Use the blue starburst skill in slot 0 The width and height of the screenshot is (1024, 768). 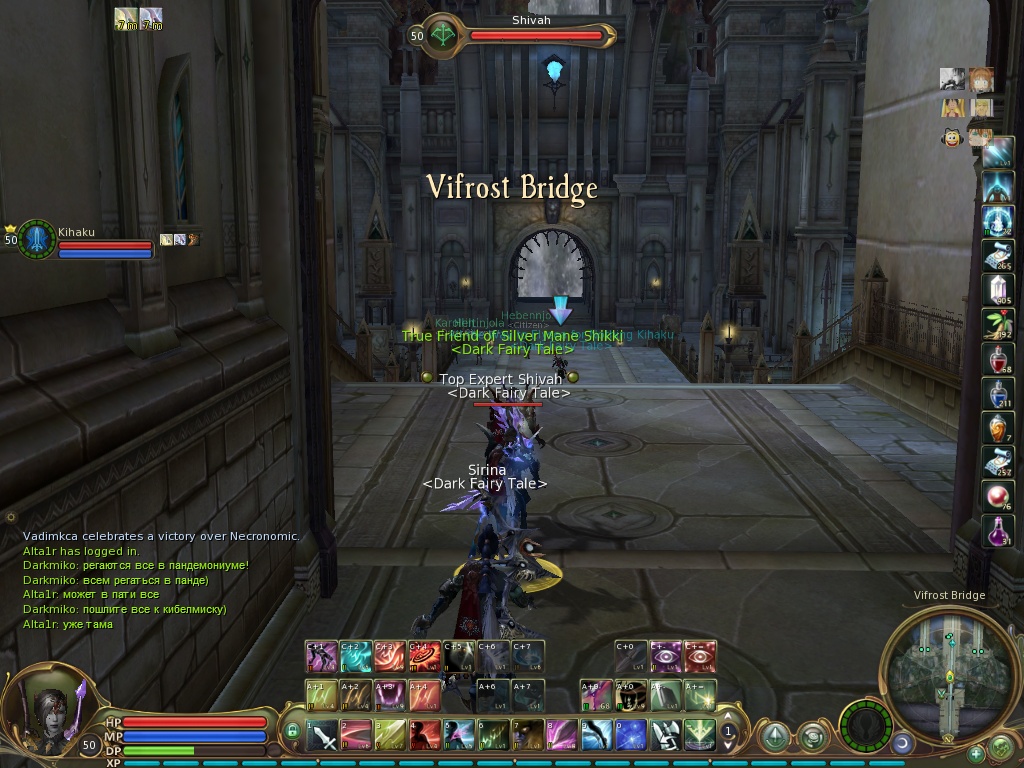pos(630,735)
